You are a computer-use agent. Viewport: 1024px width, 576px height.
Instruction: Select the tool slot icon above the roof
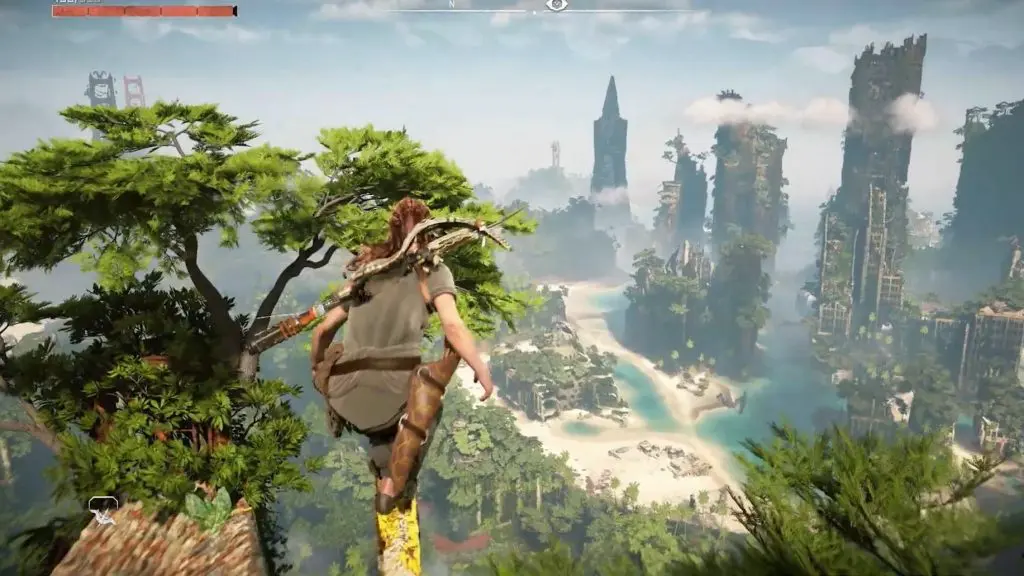tap(102, 510)
